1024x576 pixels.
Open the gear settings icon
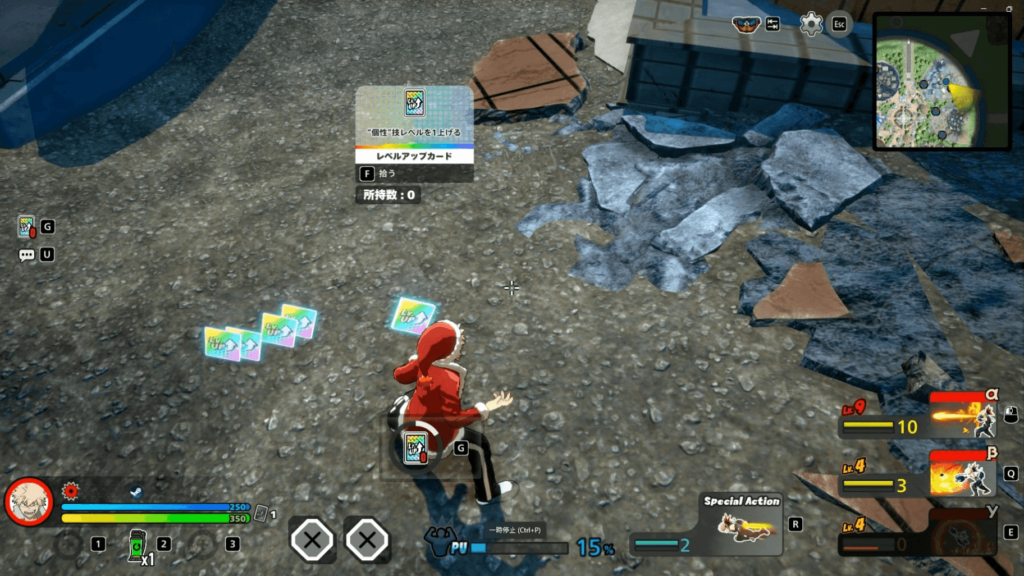(811, 24)
